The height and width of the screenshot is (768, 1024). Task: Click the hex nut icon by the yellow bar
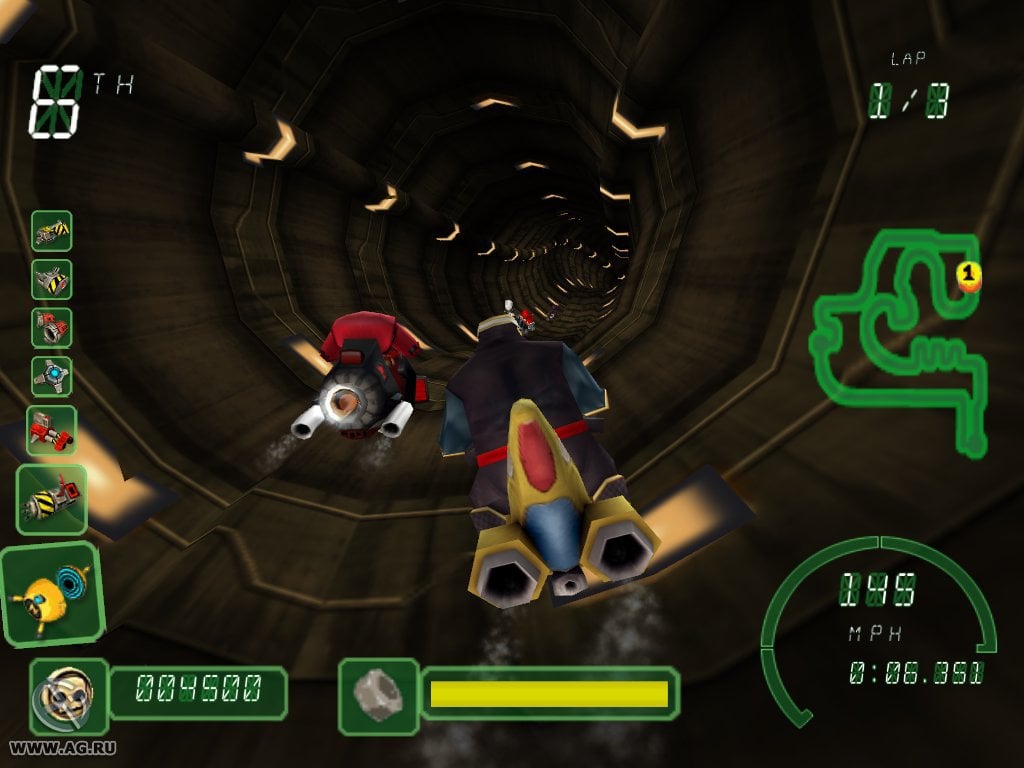point(378,693)
